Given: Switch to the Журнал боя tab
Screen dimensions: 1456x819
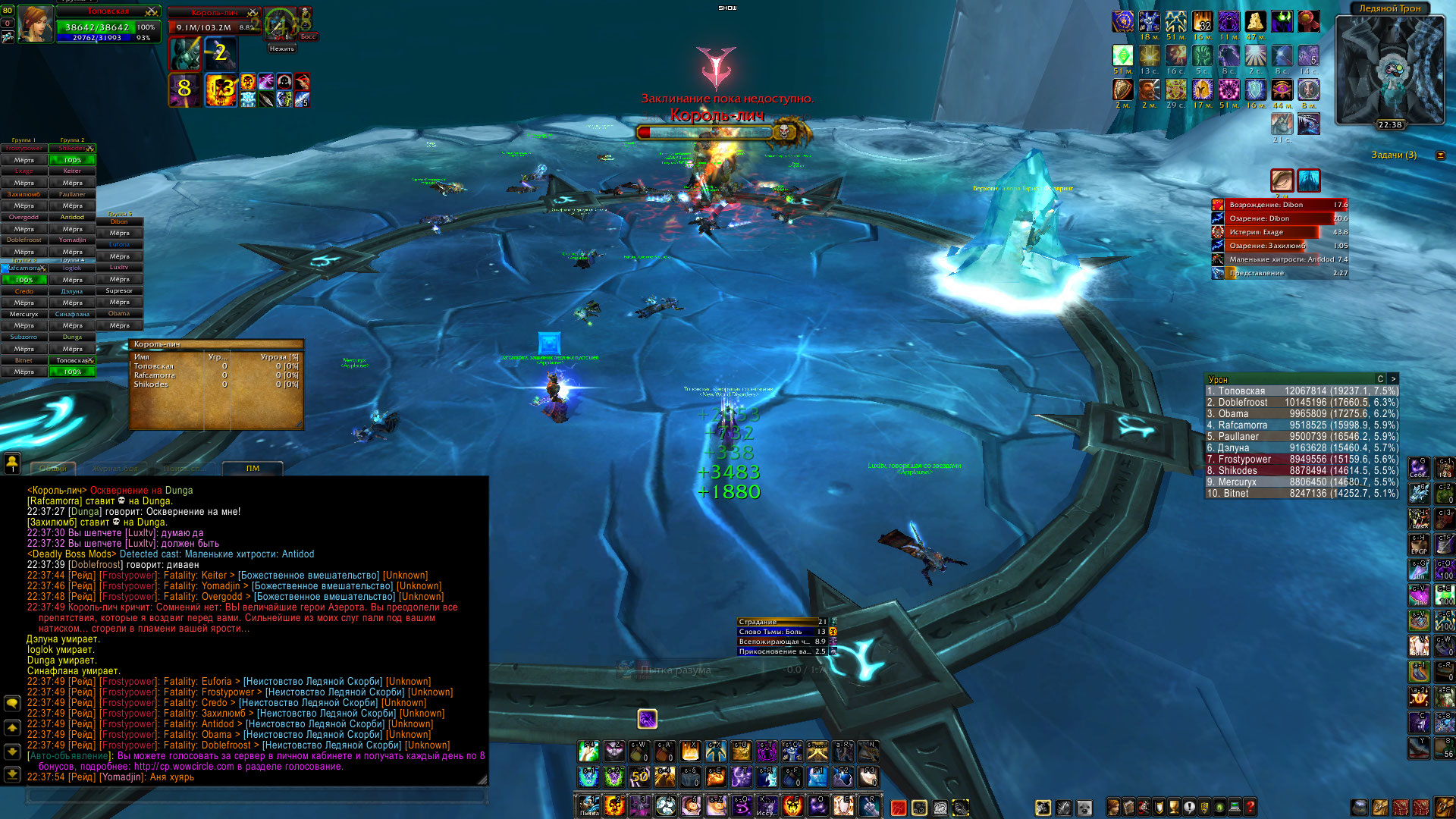Looking at the screenshot, I should [x=115, y=469].
